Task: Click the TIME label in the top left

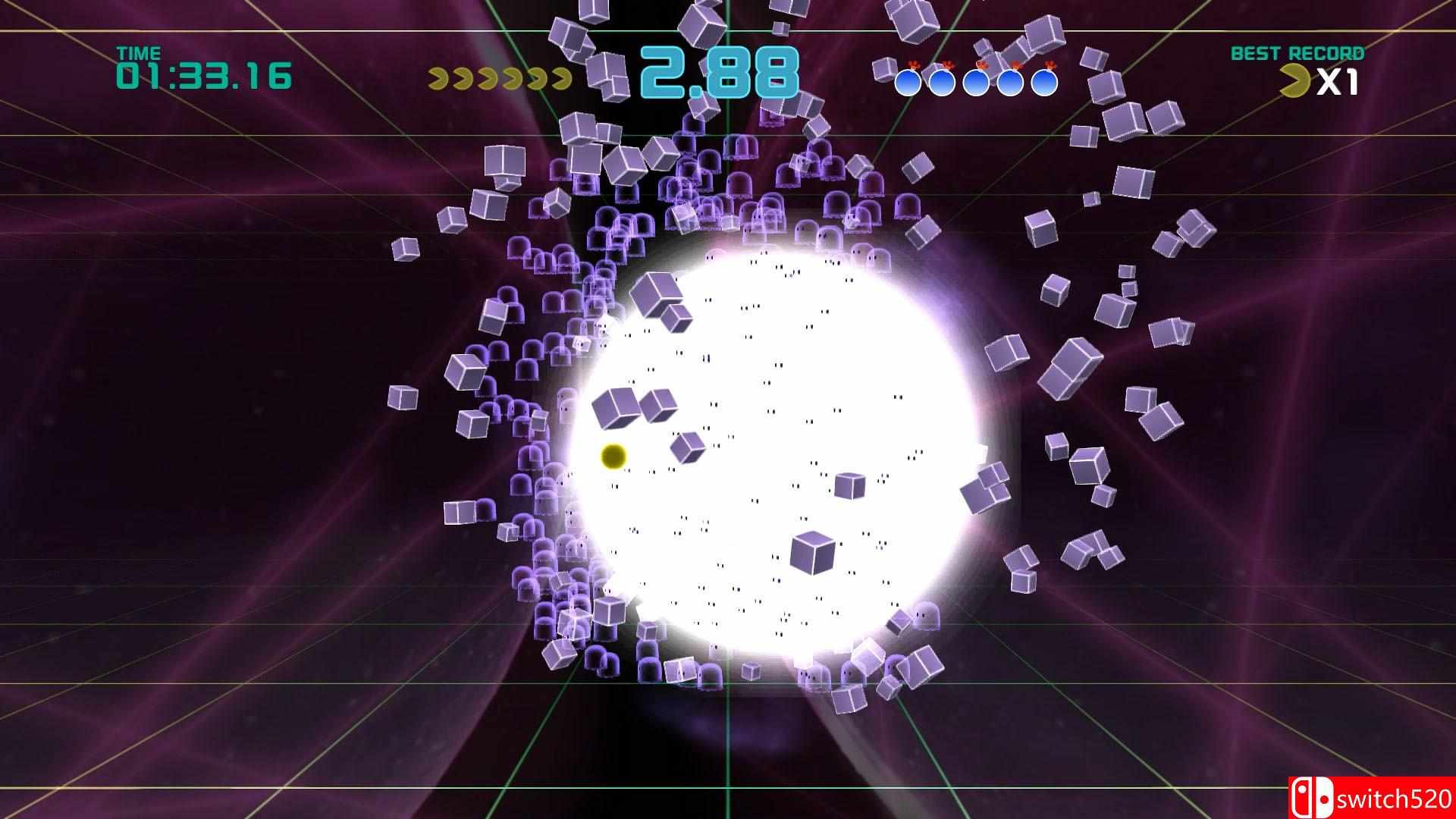Action: coord(140,53)
